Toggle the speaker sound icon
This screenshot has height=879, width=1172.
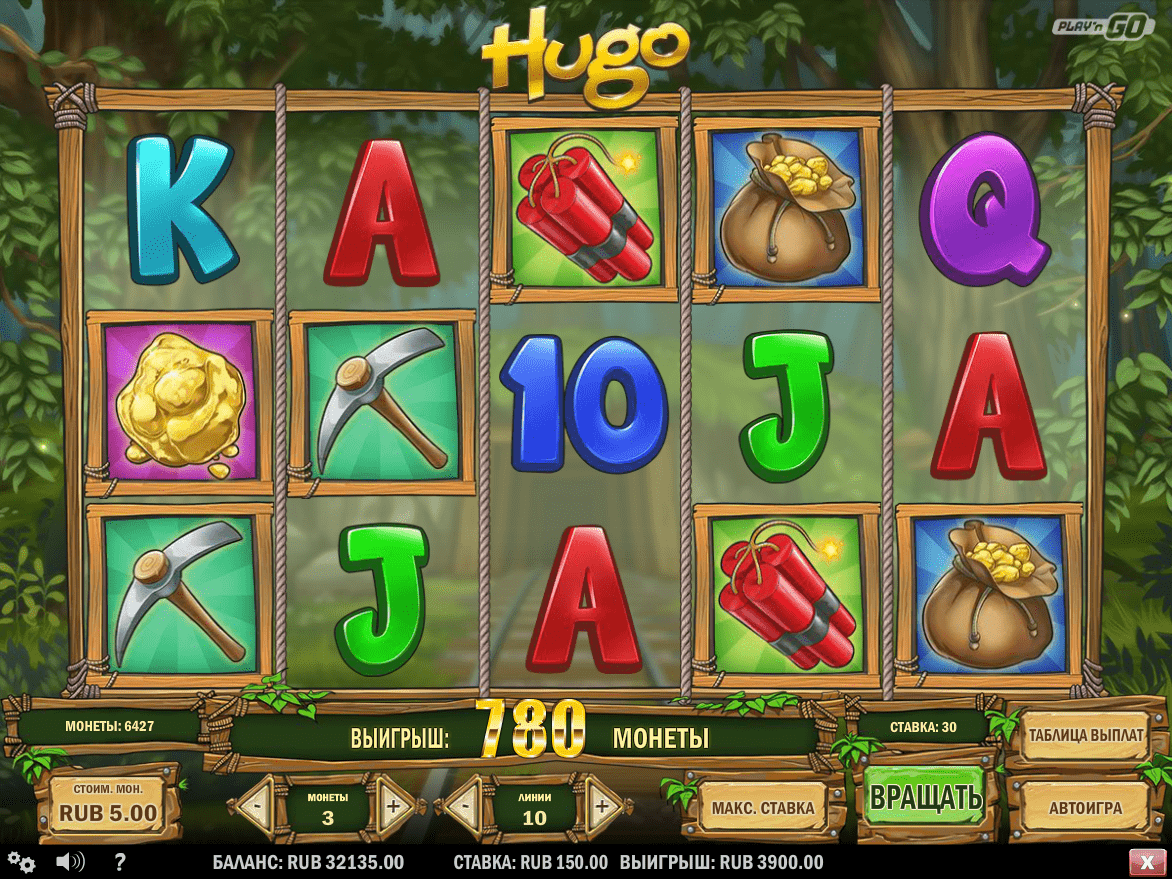(70, 862)
